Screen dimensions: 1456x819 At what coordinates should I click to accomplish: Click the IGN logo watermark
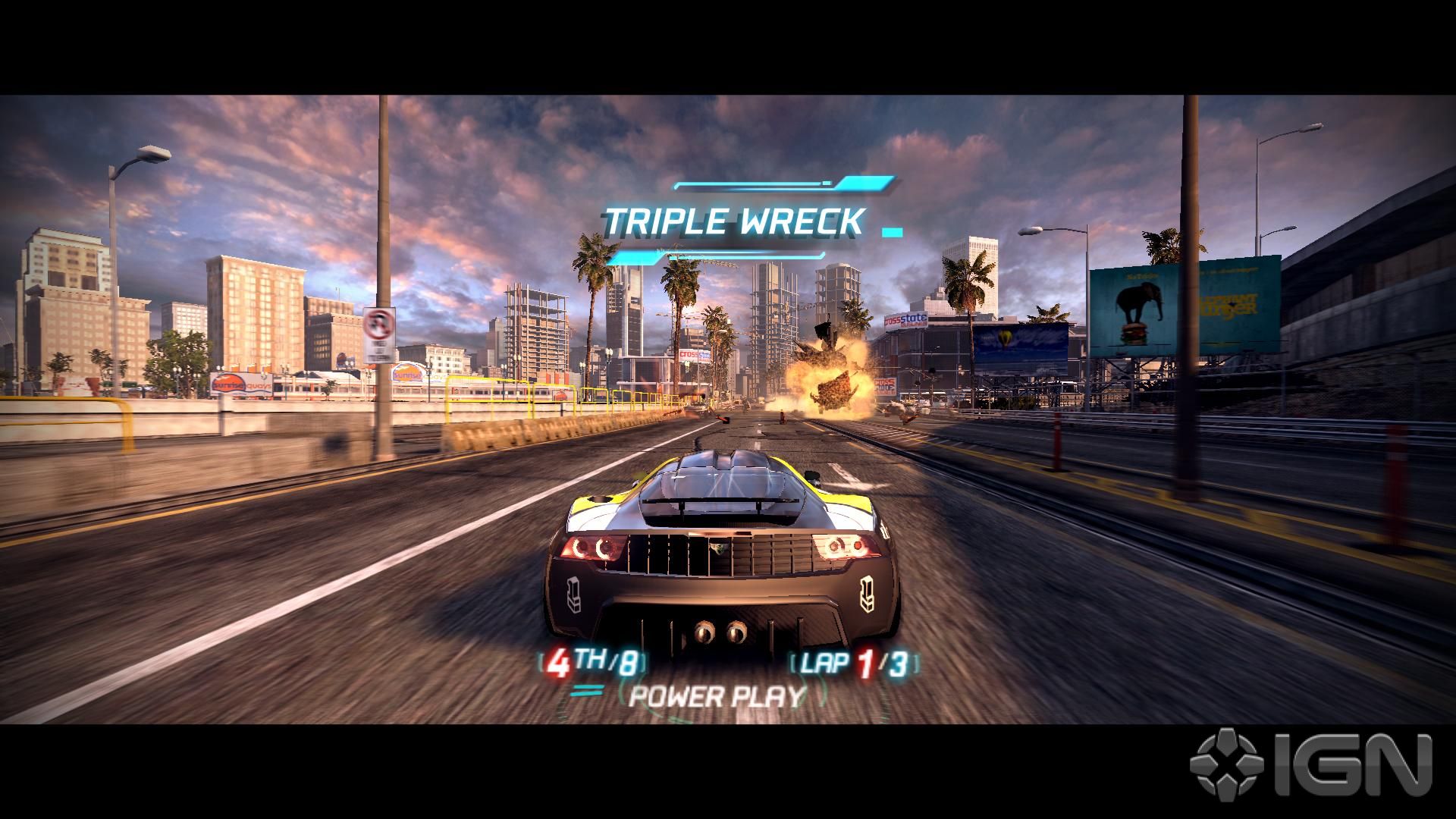pos(1310,766)
